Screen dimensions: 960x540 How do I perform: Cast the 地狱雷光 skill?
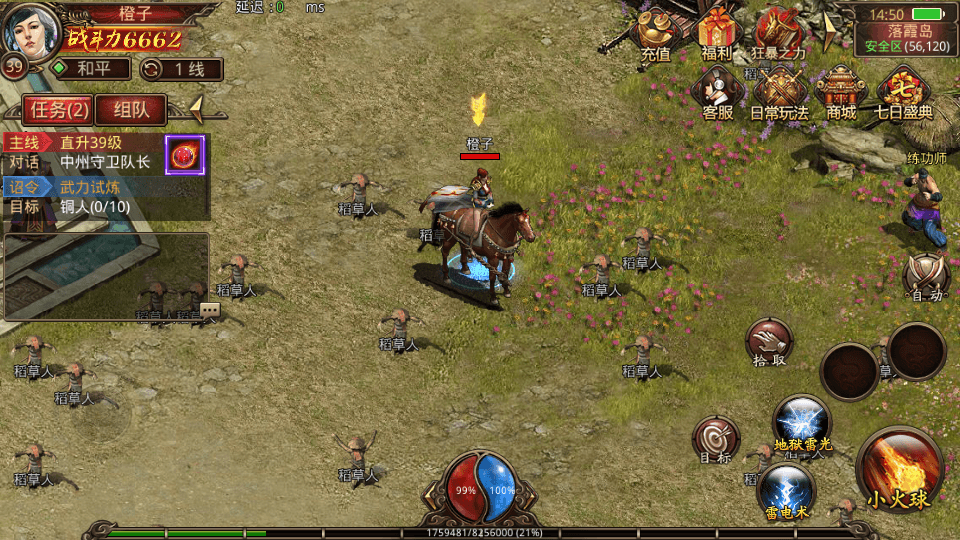[x=802, y=423]
